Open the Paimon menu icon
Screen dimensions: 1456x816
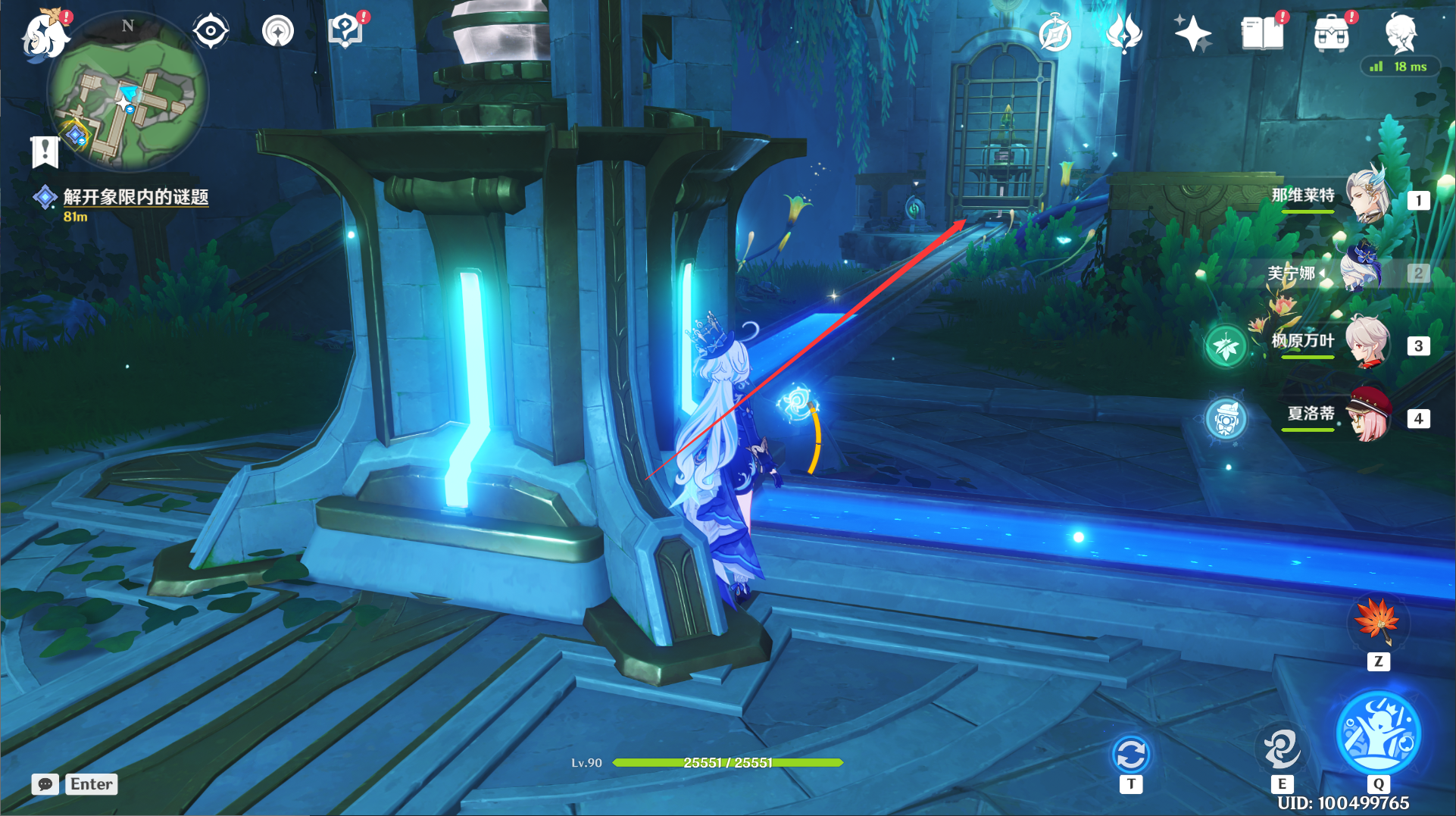coord(44,36)
